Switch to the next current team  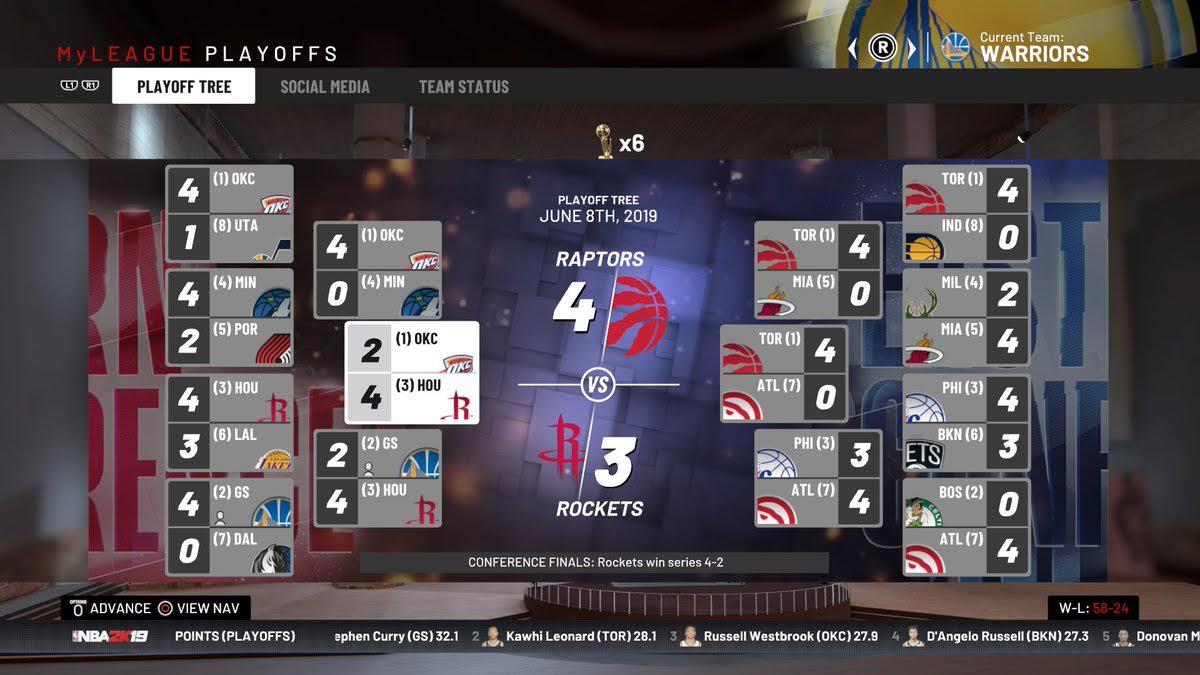point(911,48)
